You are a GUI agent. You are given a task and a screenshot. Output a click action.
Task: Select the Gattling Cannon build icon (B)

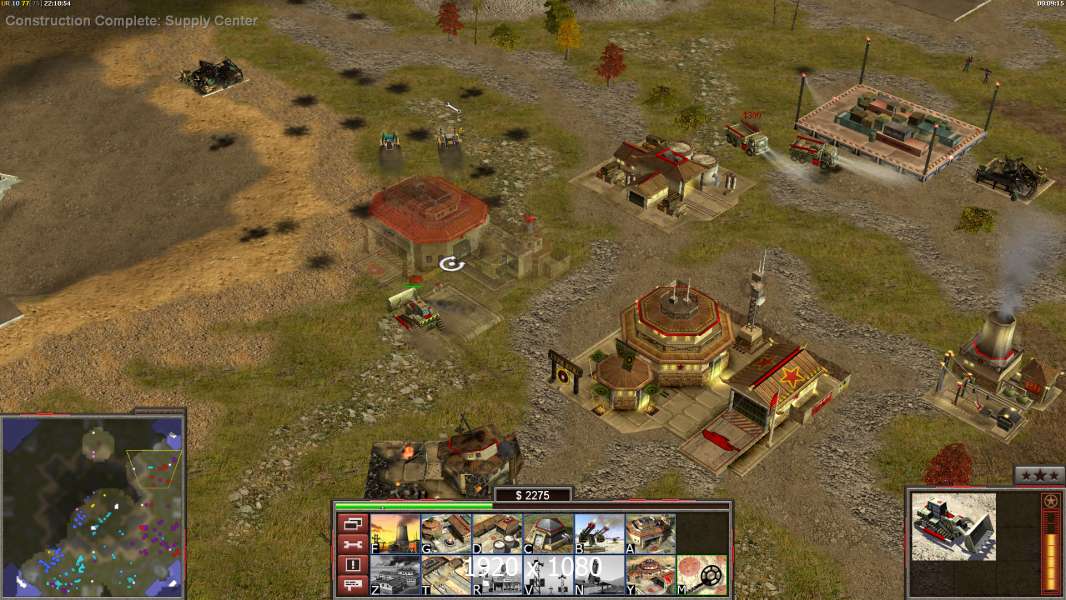click(x=599, y=533)
